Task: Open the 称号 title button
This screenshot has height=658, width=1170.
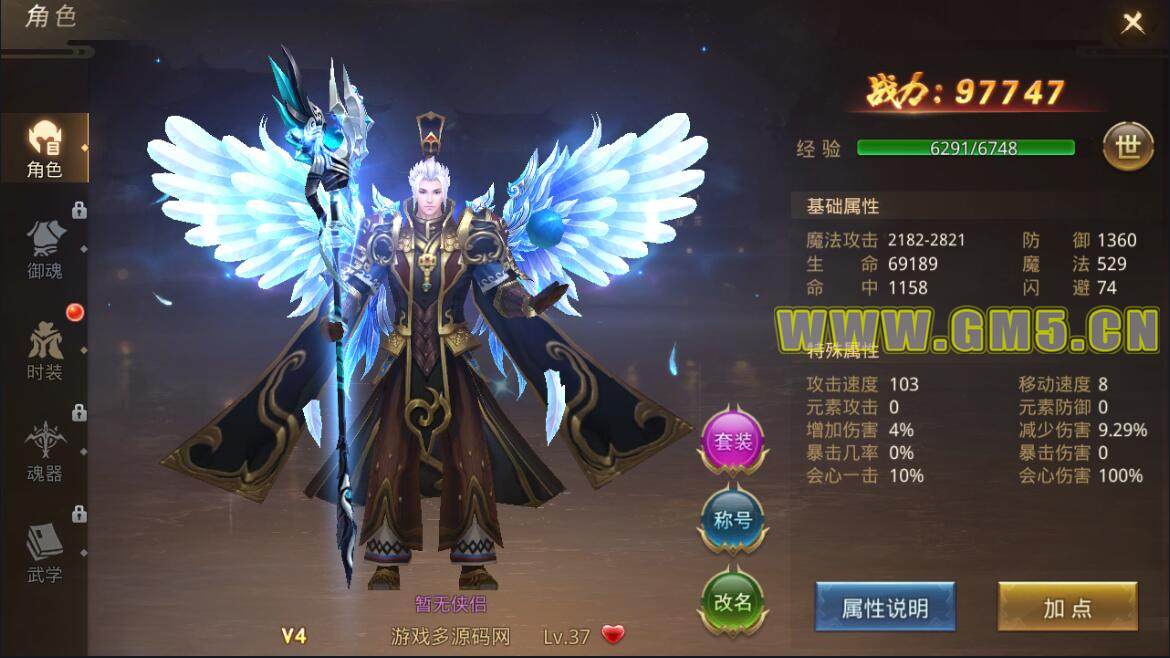Action: click(733, 520)
